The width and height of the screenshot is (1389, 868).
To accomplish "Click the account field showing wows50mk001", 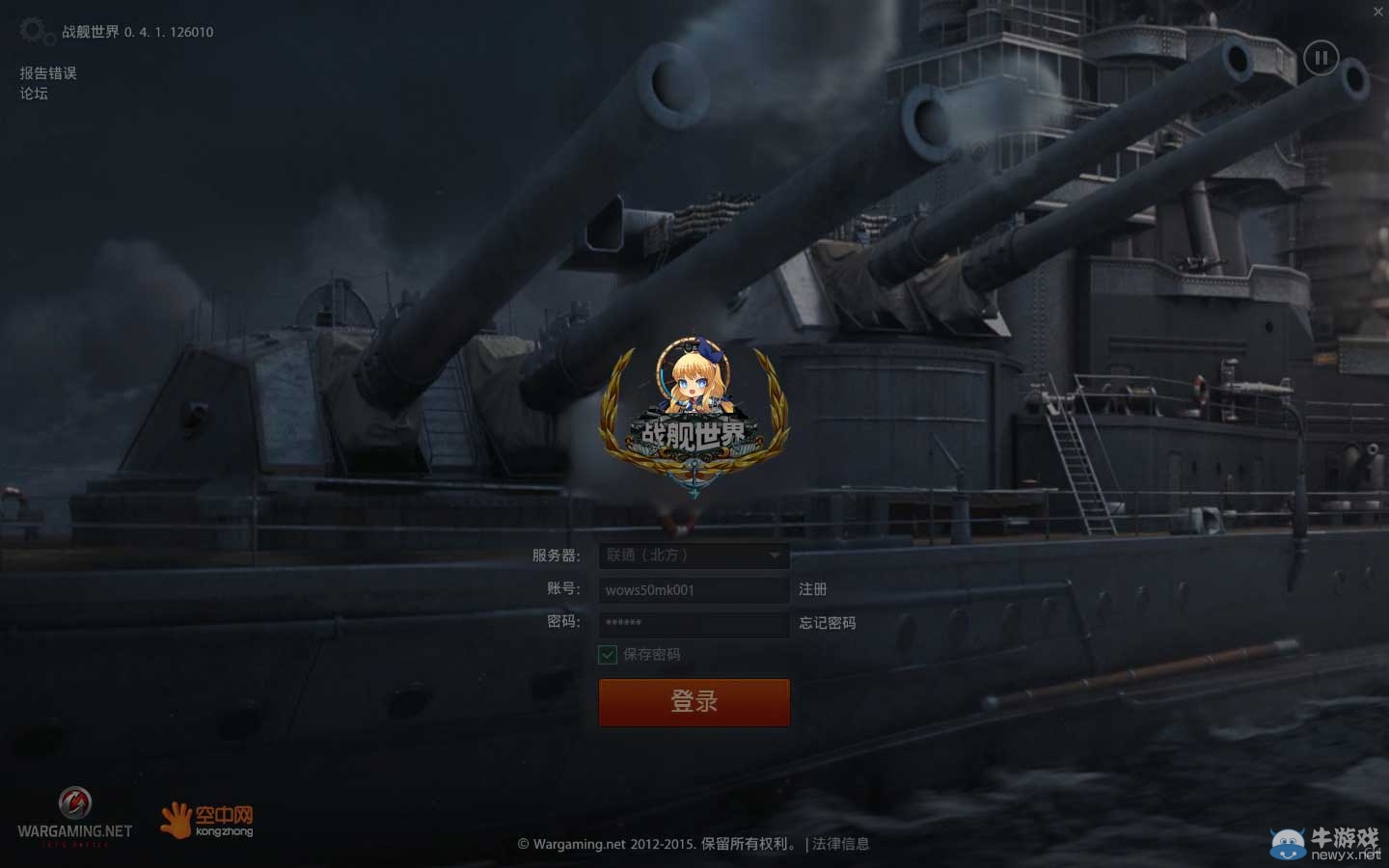I will point(694,589).
